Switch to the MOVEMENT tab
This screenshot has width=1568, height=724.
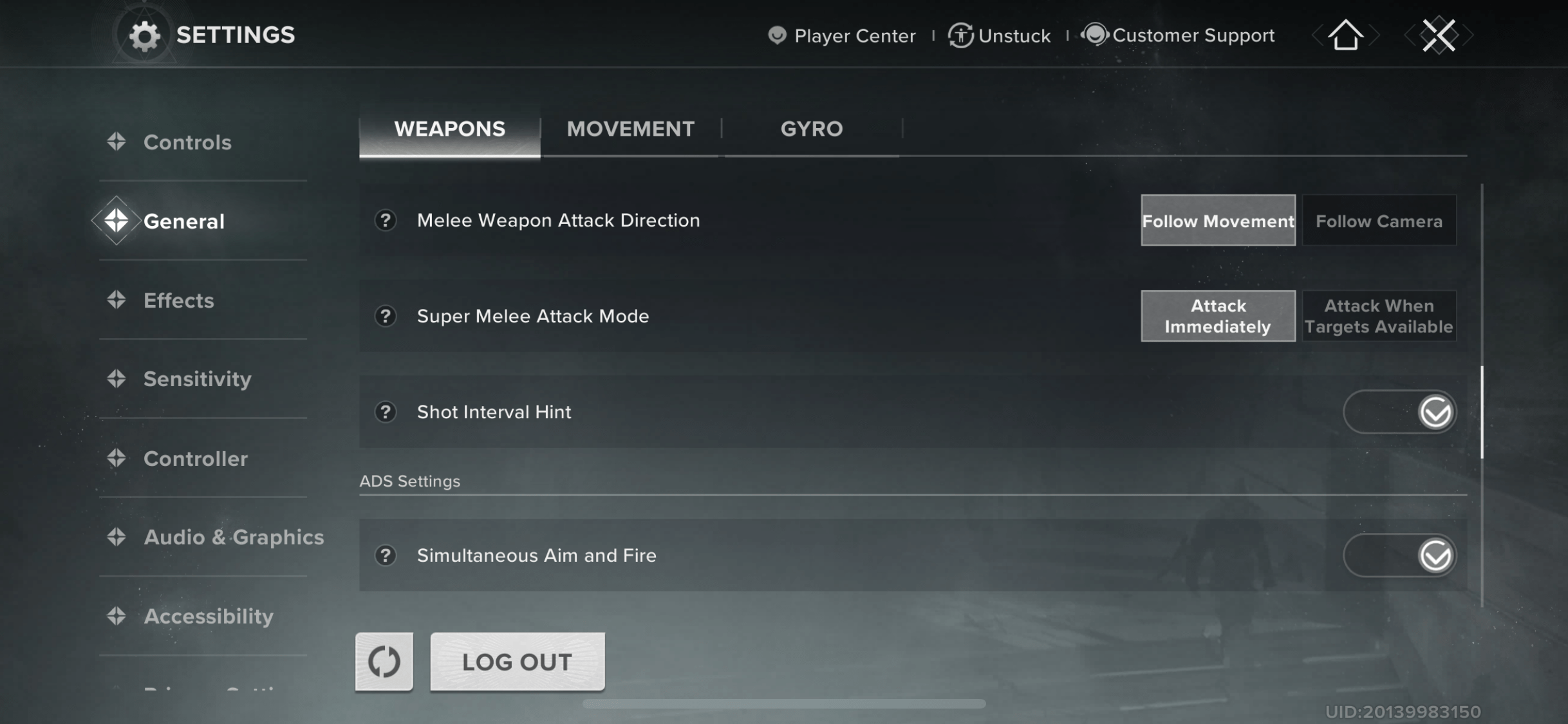coord(630,129)
